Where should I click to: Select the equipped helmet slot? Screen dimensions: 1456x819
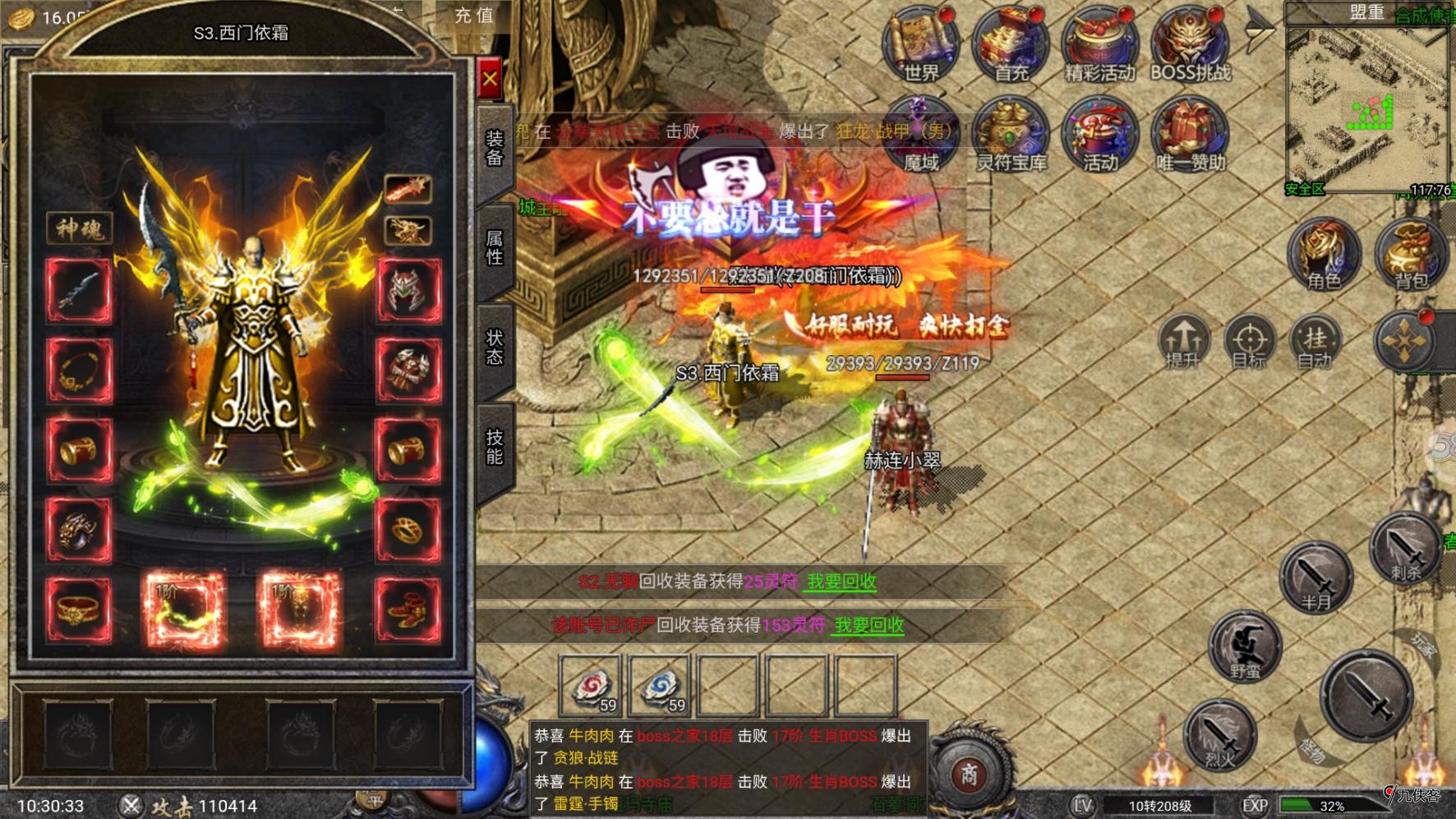click(x=408, y=291)
